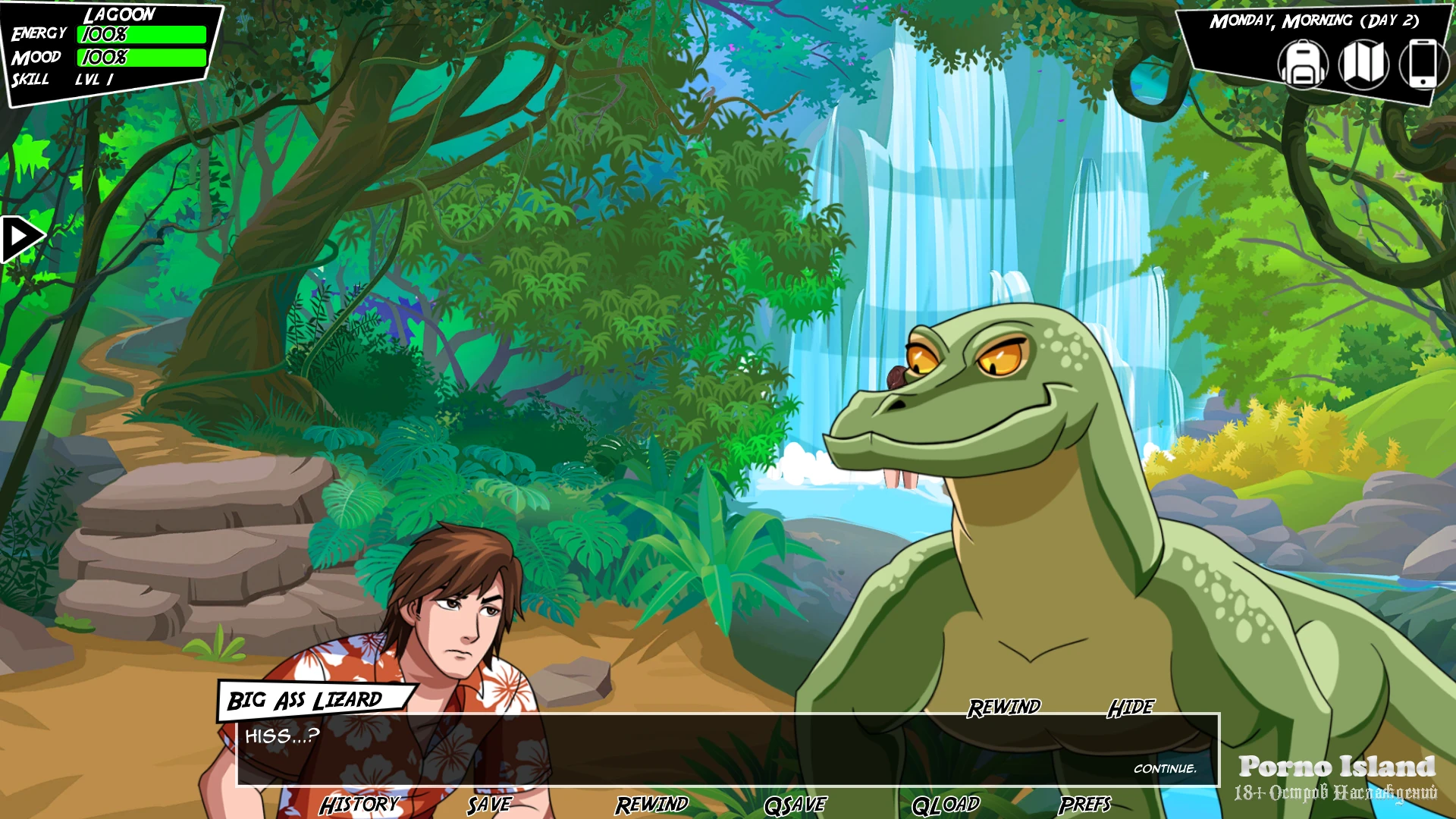Hide the dialogue box
The image size is (1456, 819).
click(1131, 708)
